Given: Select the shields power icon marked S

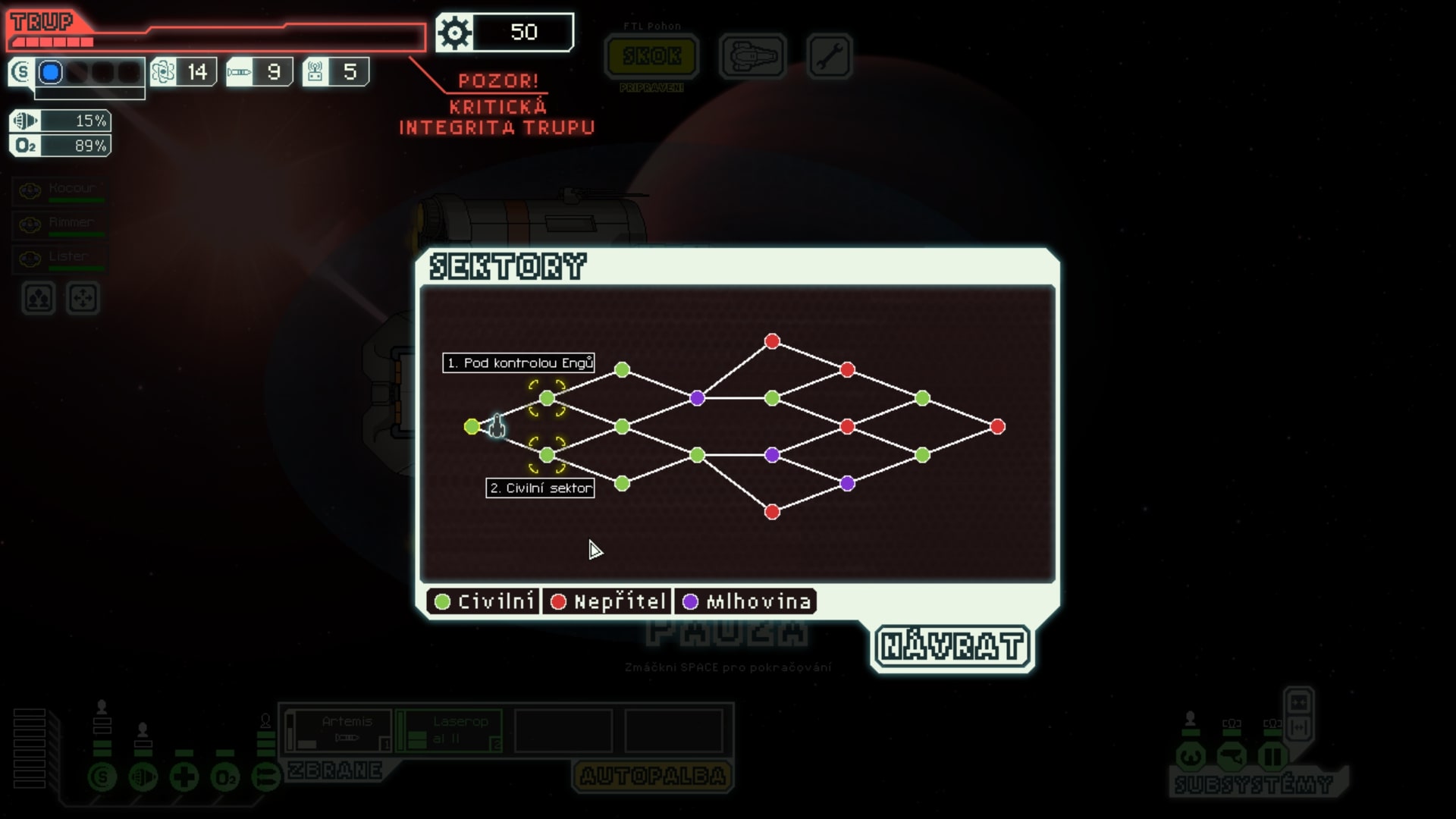Looking at the screenshot, I should pyautogui.click(x=102, y=777).
